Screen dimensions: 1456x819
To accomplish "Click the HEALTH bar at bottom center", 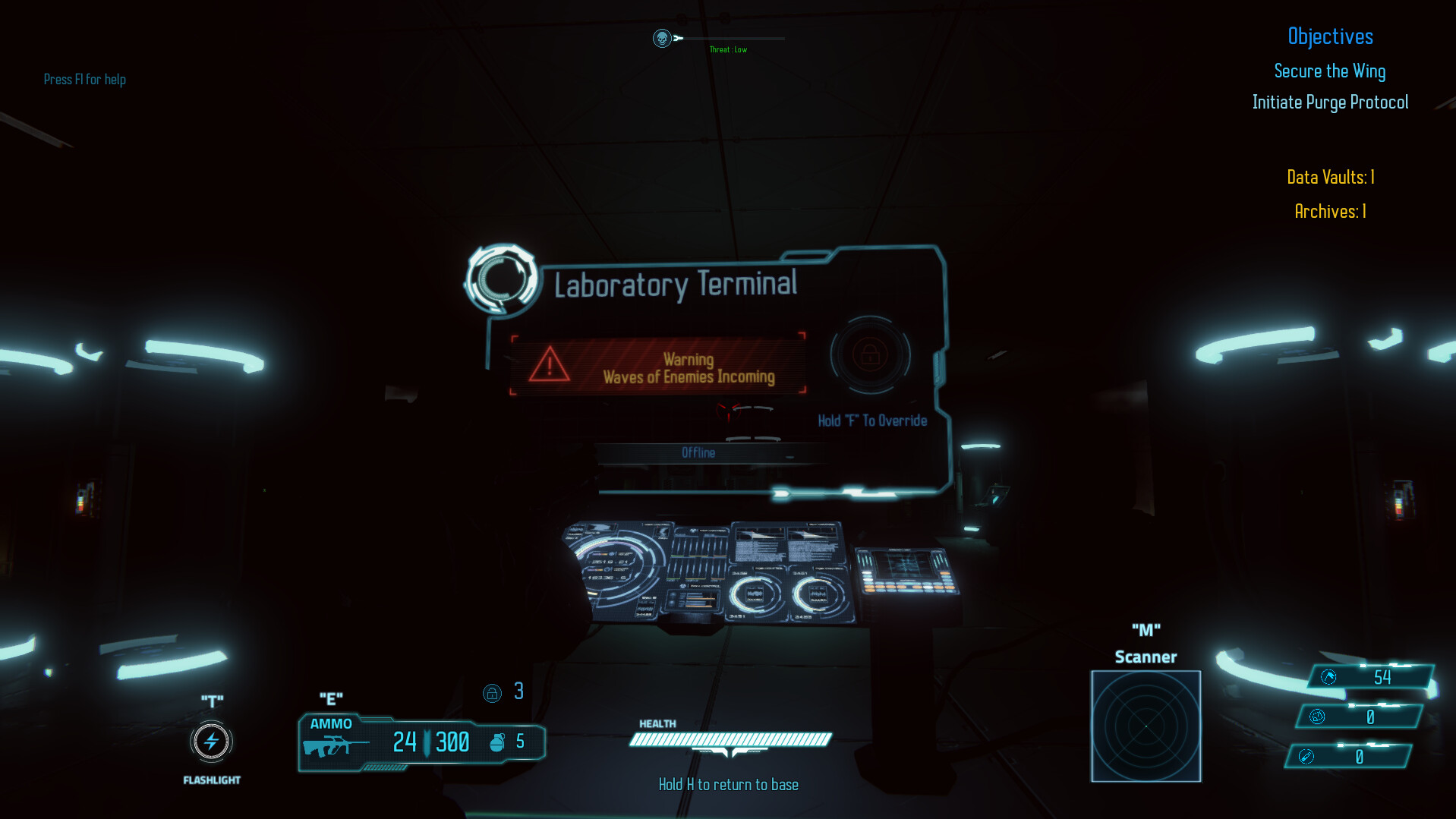I will click(730, 737).
